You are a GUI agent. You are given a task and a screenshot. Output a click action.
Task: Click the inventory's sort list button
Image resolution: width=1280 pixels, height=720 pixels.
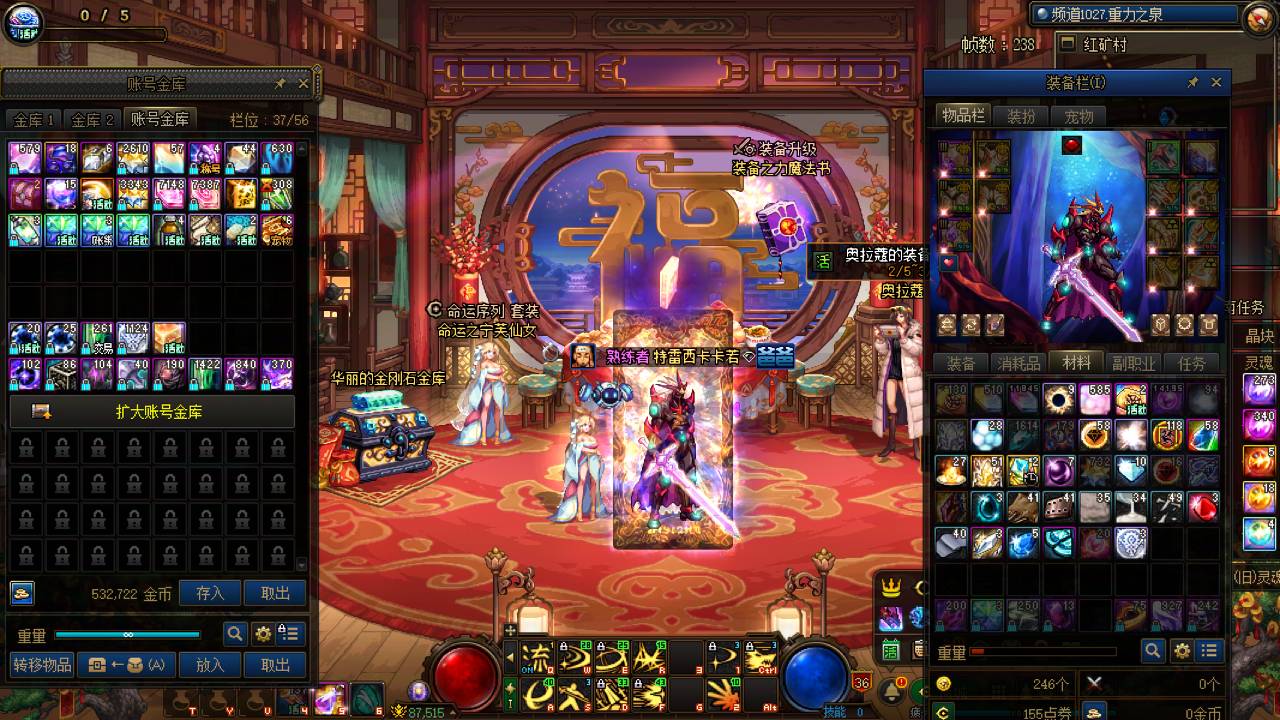1210,651
